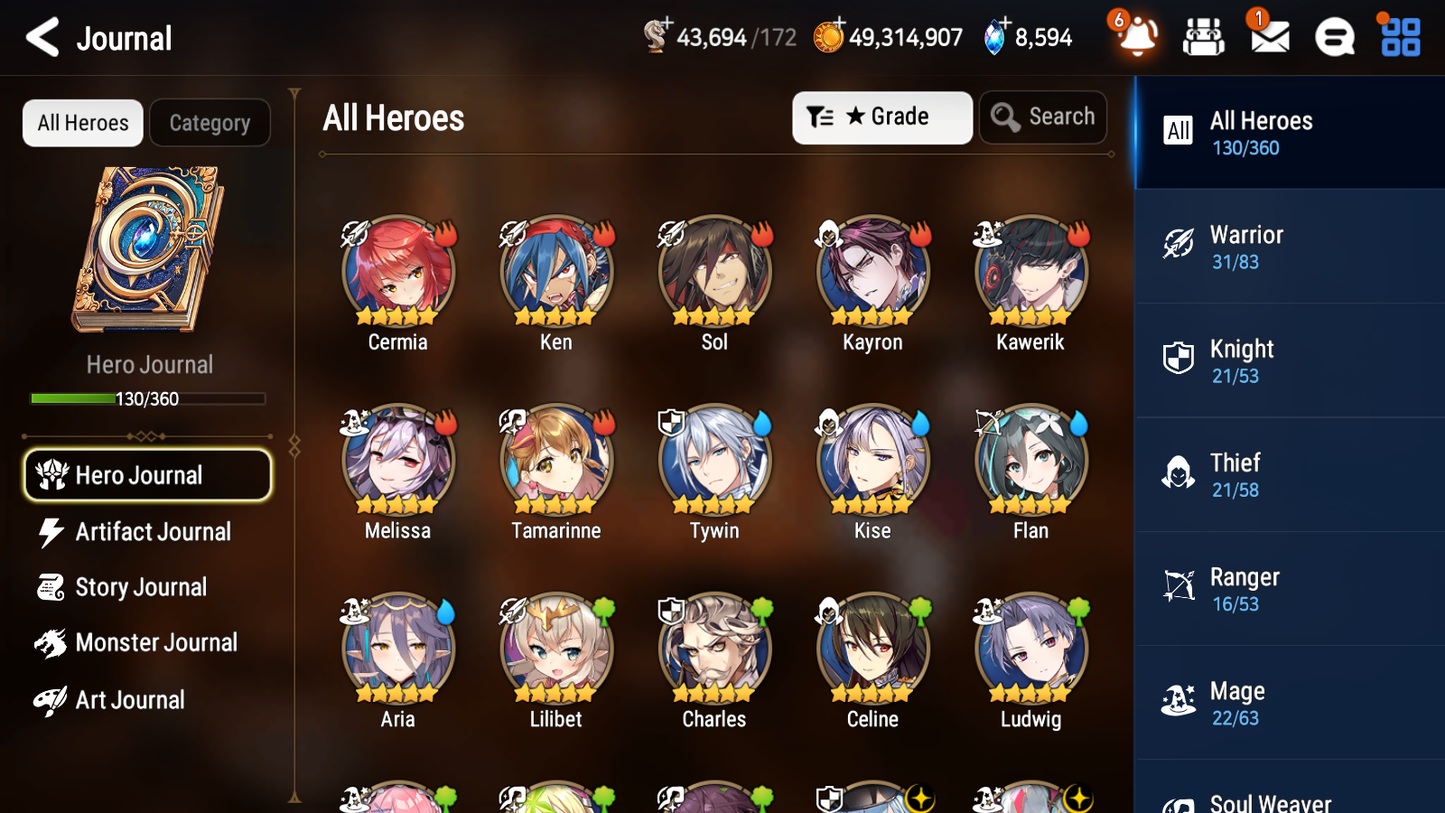
Task: Open the notification bell
Action: pyautogui.click(x=1135, y=37)
